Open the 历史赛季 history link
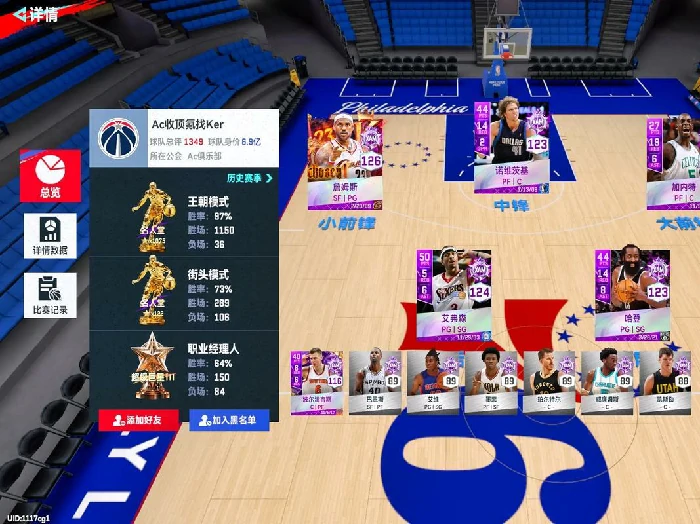 (250, 178)
